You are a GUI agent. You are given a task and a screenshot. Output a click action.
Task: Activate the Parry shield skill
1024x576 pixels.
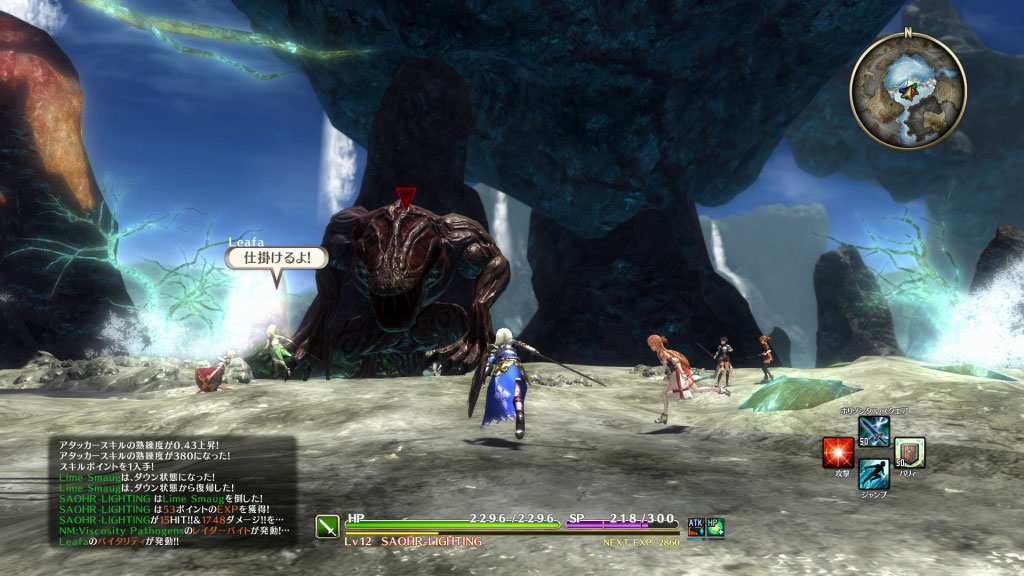point(909,453)
